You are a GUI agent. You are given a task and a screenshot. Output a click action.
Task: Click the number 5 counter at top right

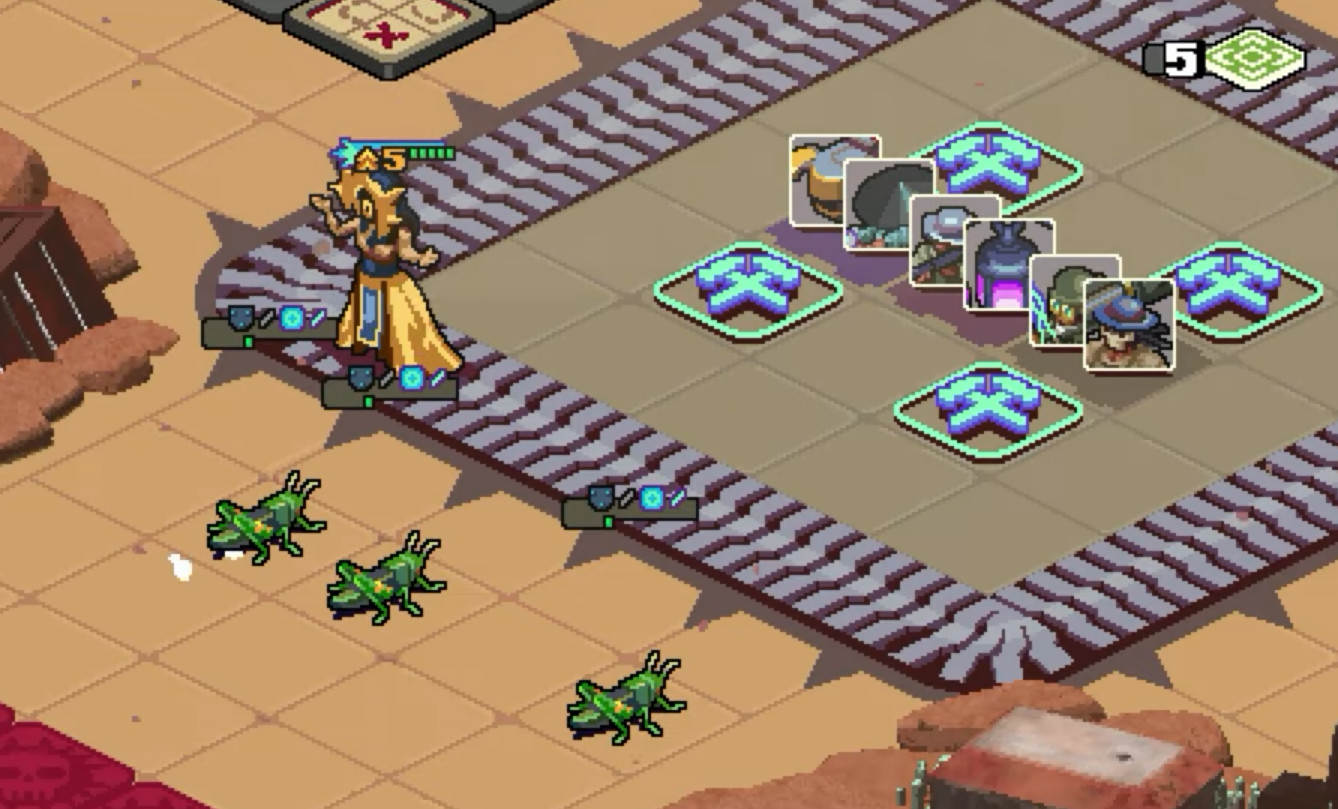pyautogui.click(x=1185, y=58)
